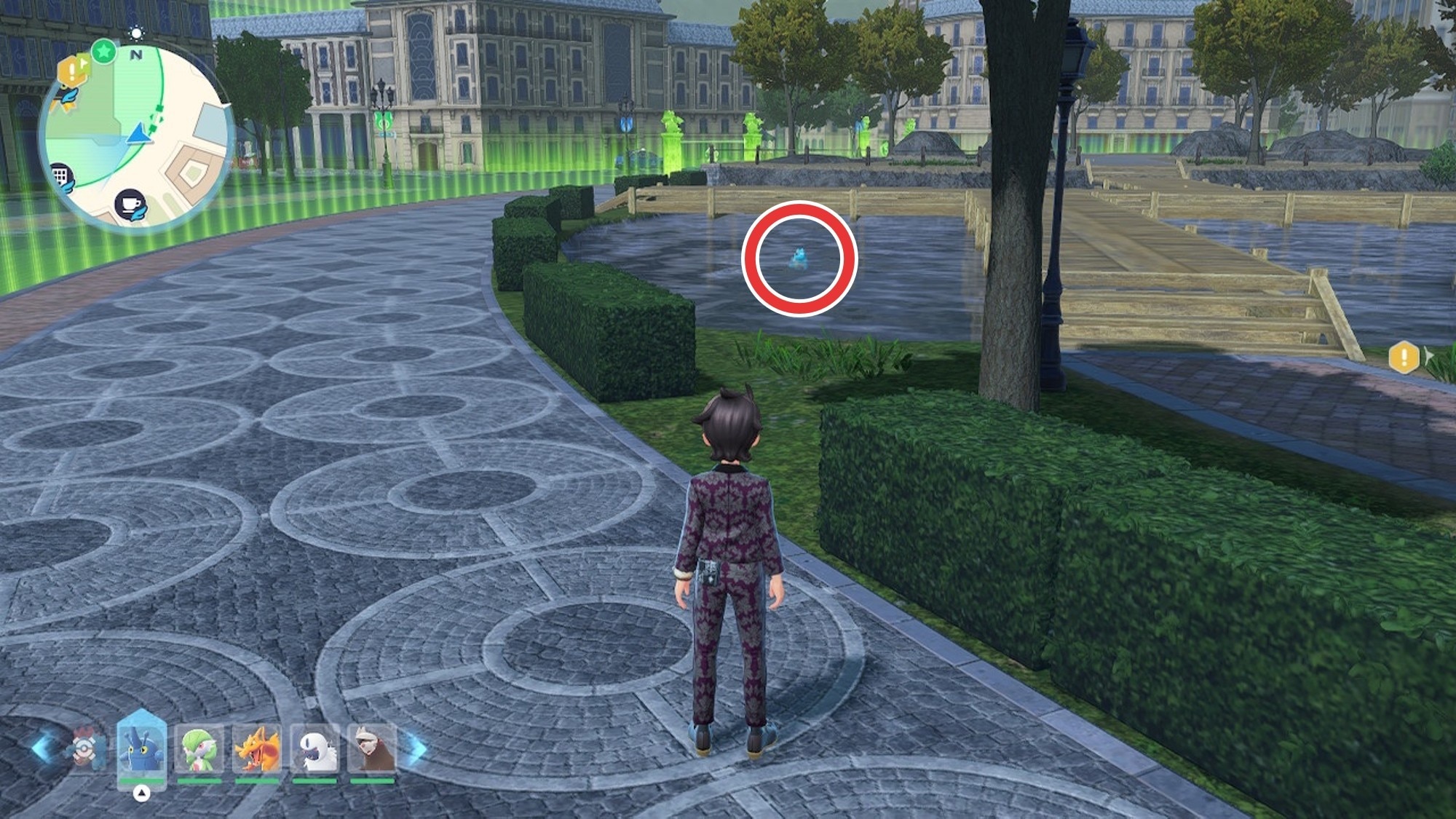The image size is (1456, 819).
Task: Select the orange exclamation quest marker on minimap
Action: coord(71,71)
